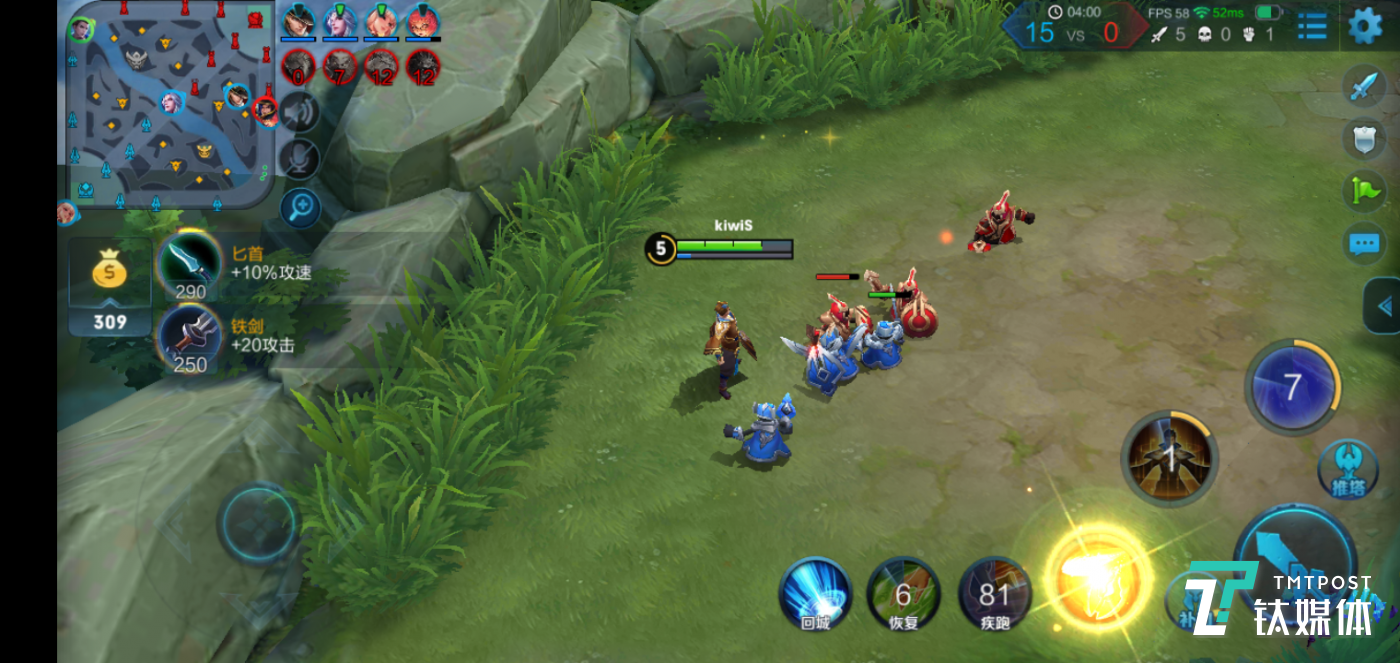Buy the recommended 匕首 dagger for 290
Image resolution: width=1400 pixels, height=663 pixels.
point(190,263)
